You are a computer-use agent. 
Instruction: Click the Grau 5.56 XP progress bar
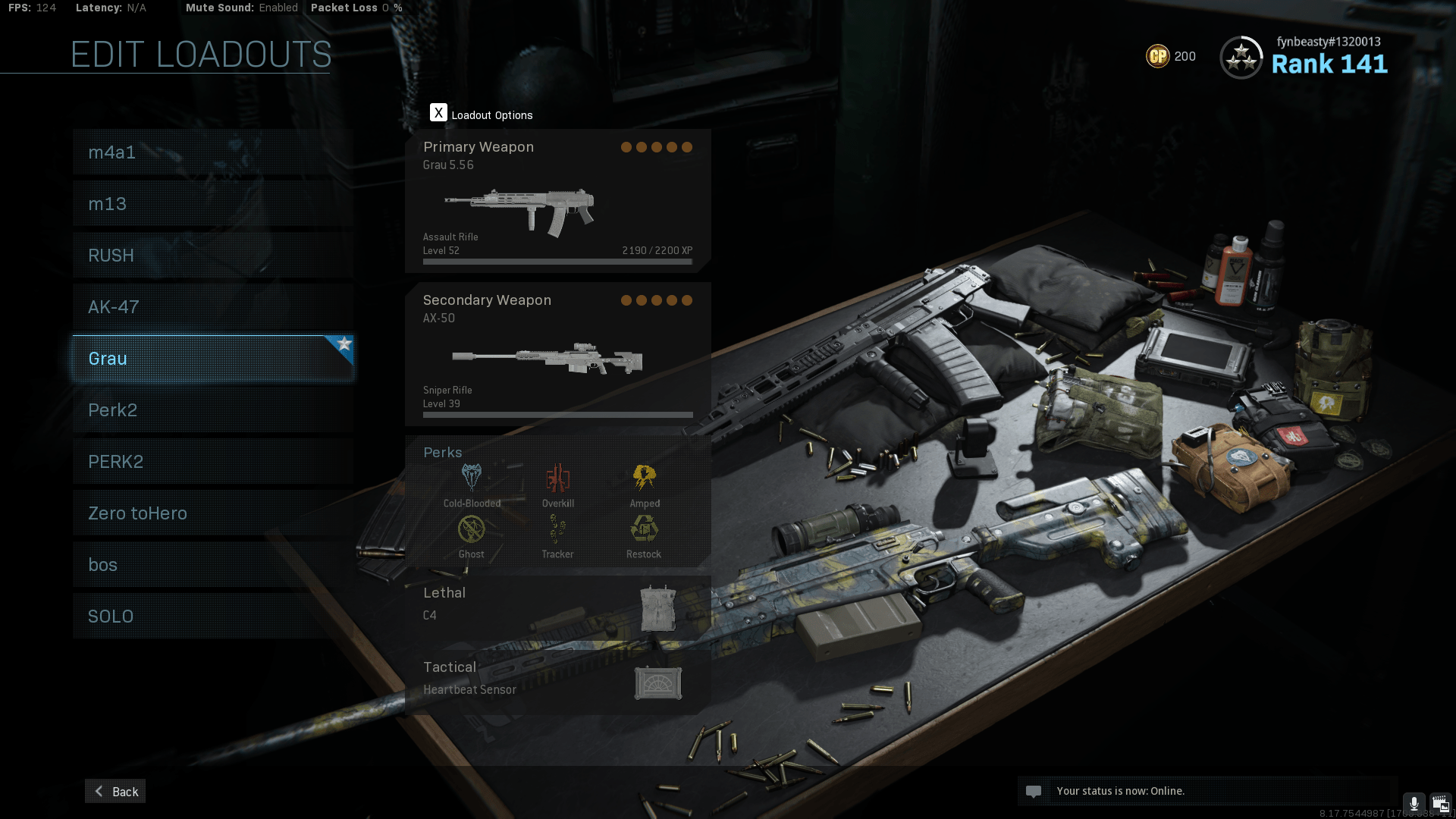557,261
